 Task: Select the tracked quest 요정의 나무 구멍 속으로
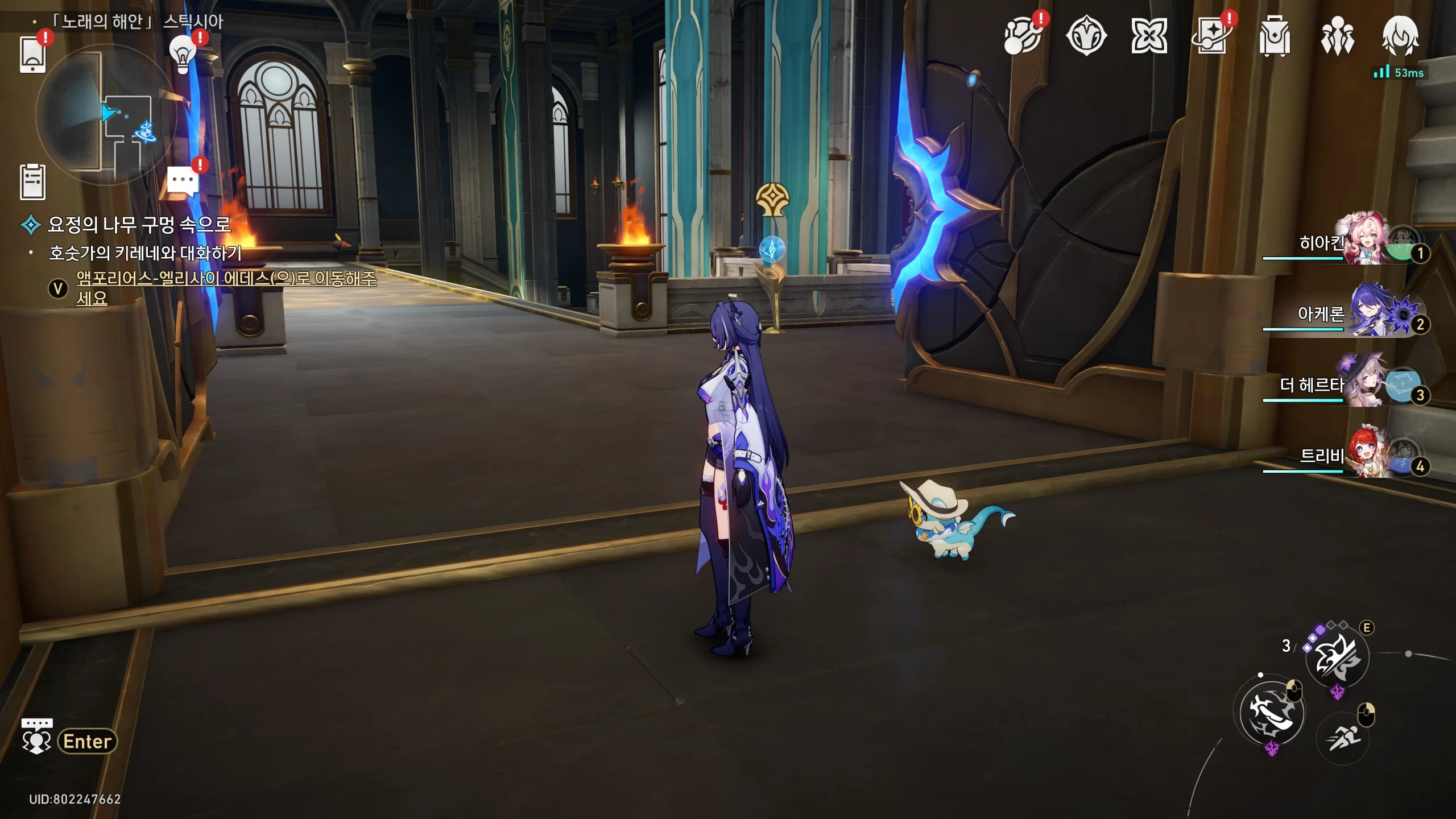pos(139,225)
